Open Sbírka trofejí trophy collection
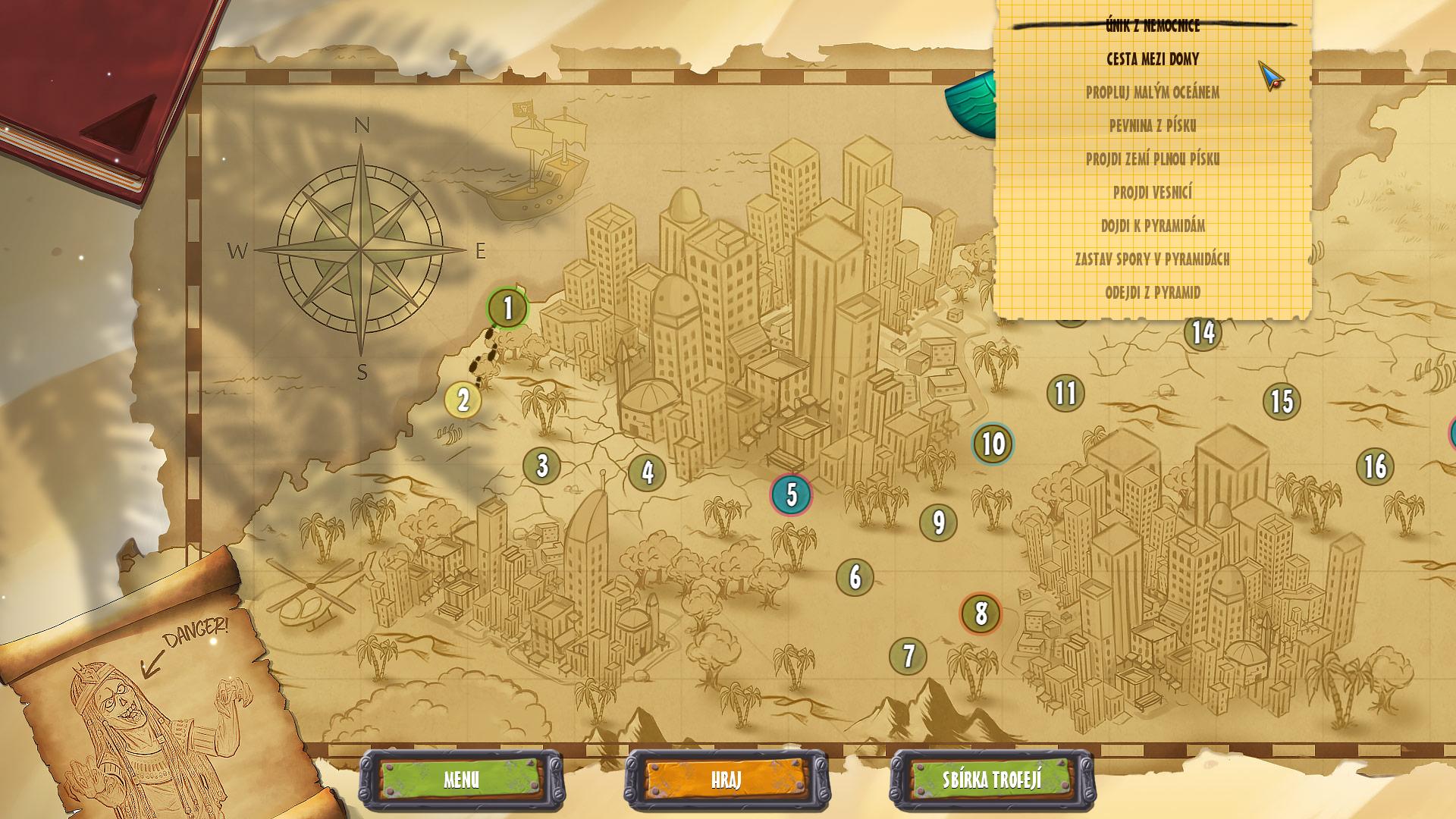 [x=992, y=780]
